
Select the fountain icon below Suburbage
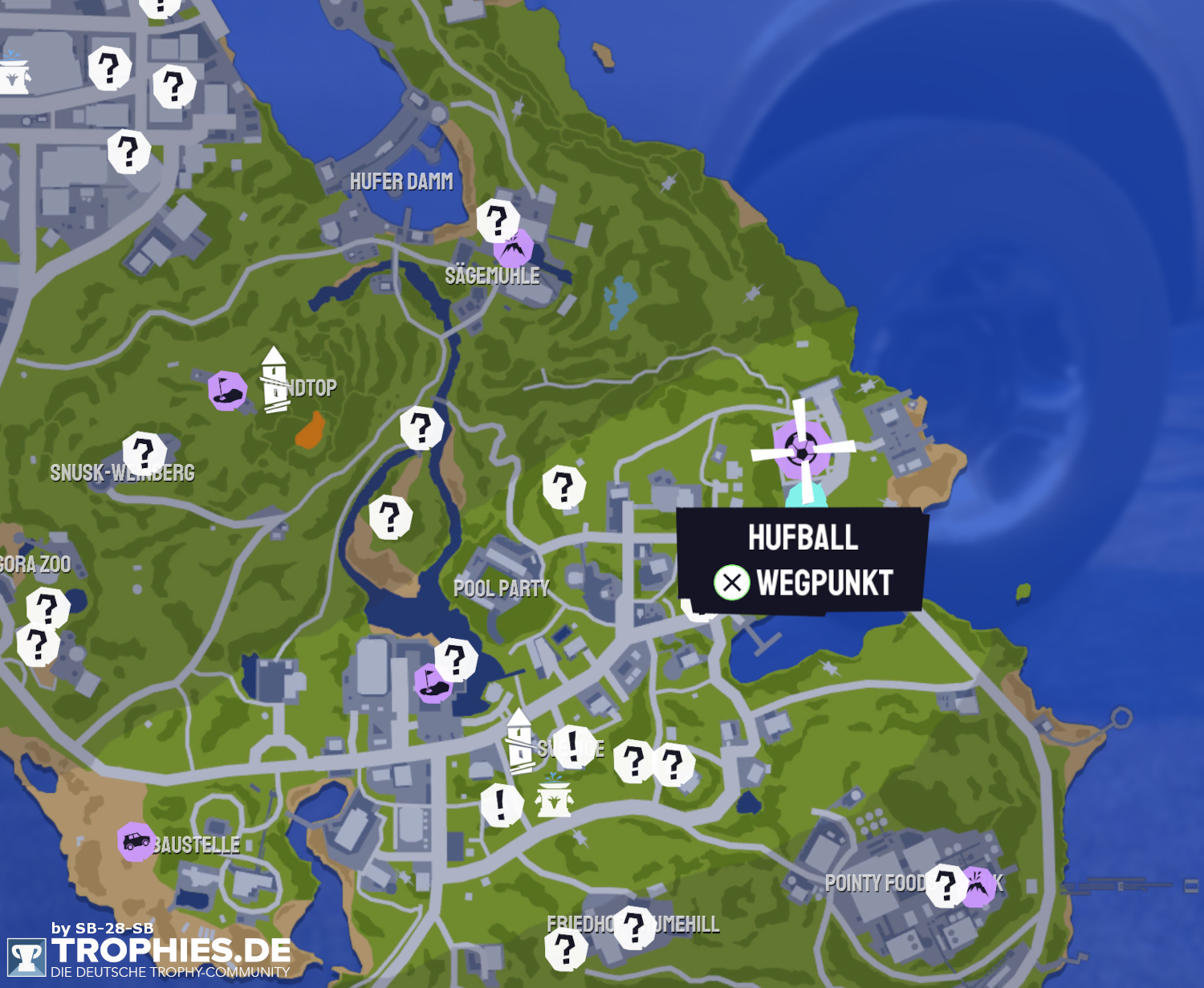(x=555, y=799)
